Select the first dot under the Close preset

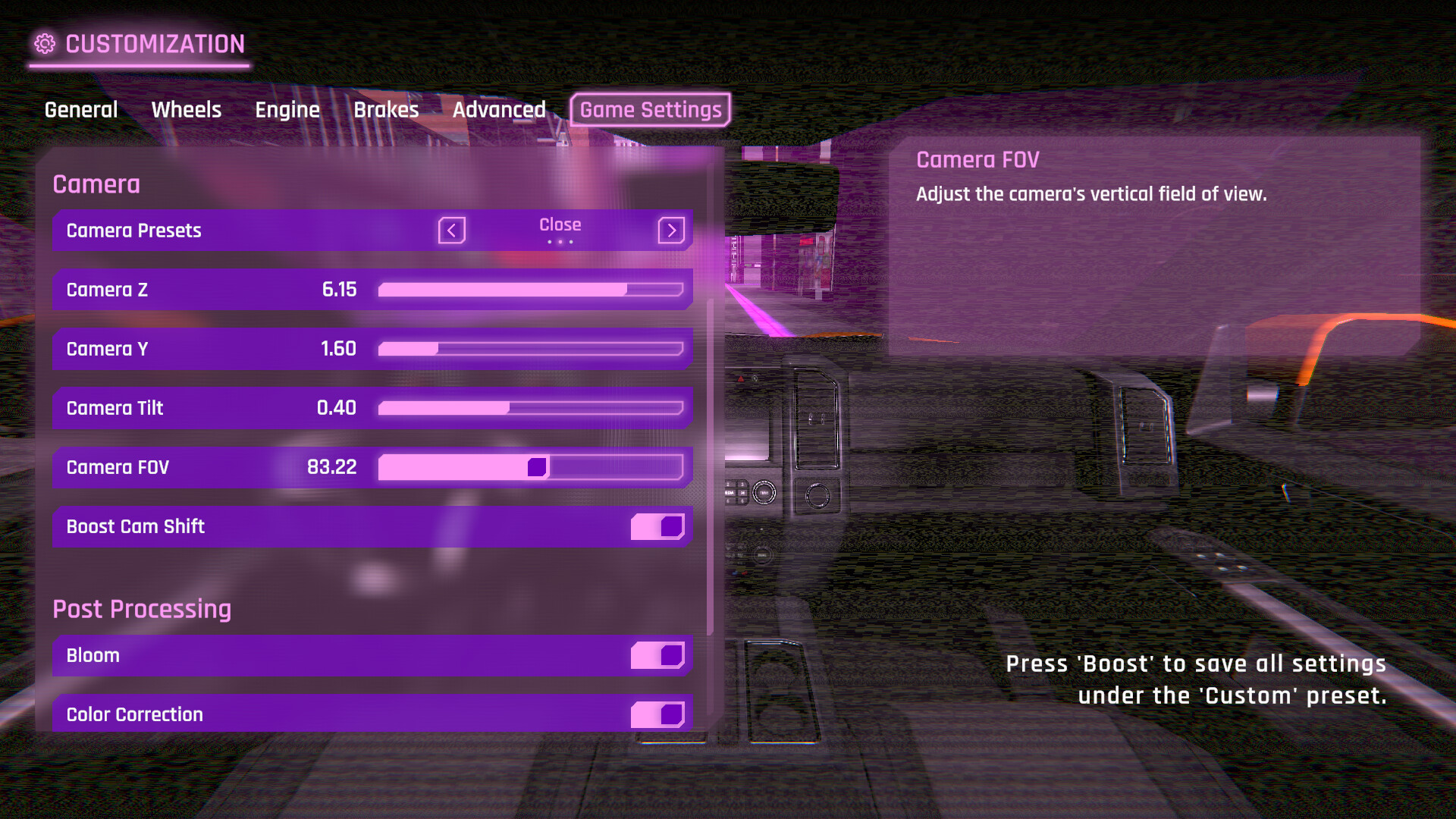click(x=550, y=243)
